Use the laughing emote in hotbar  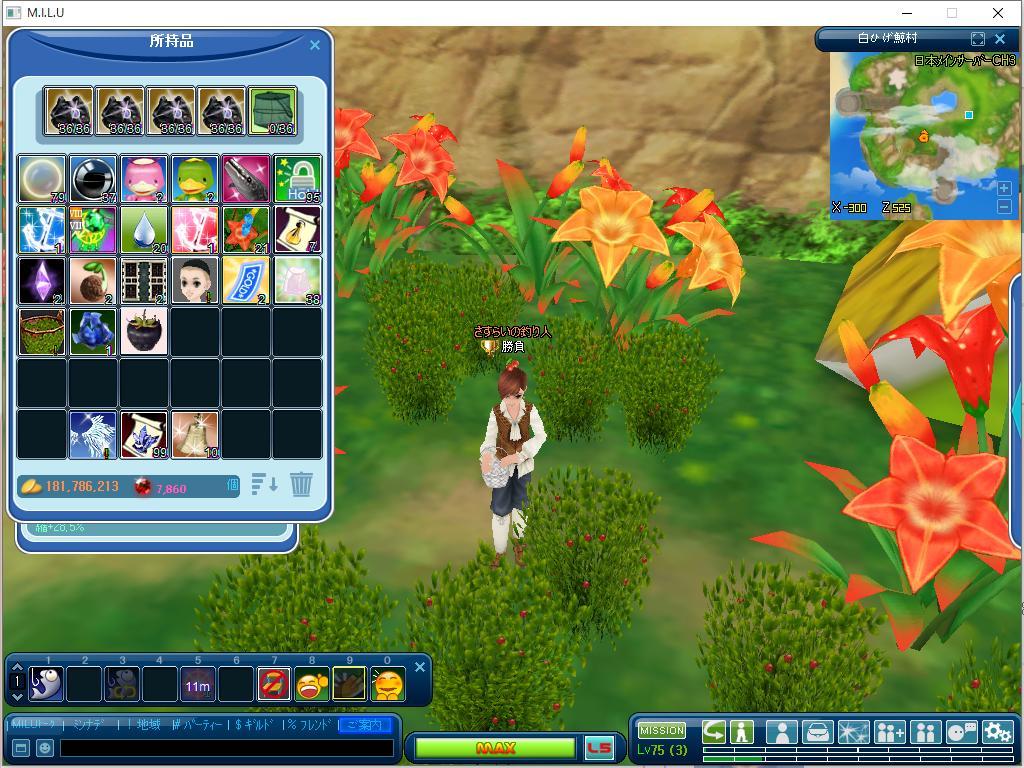pos(311,684)
